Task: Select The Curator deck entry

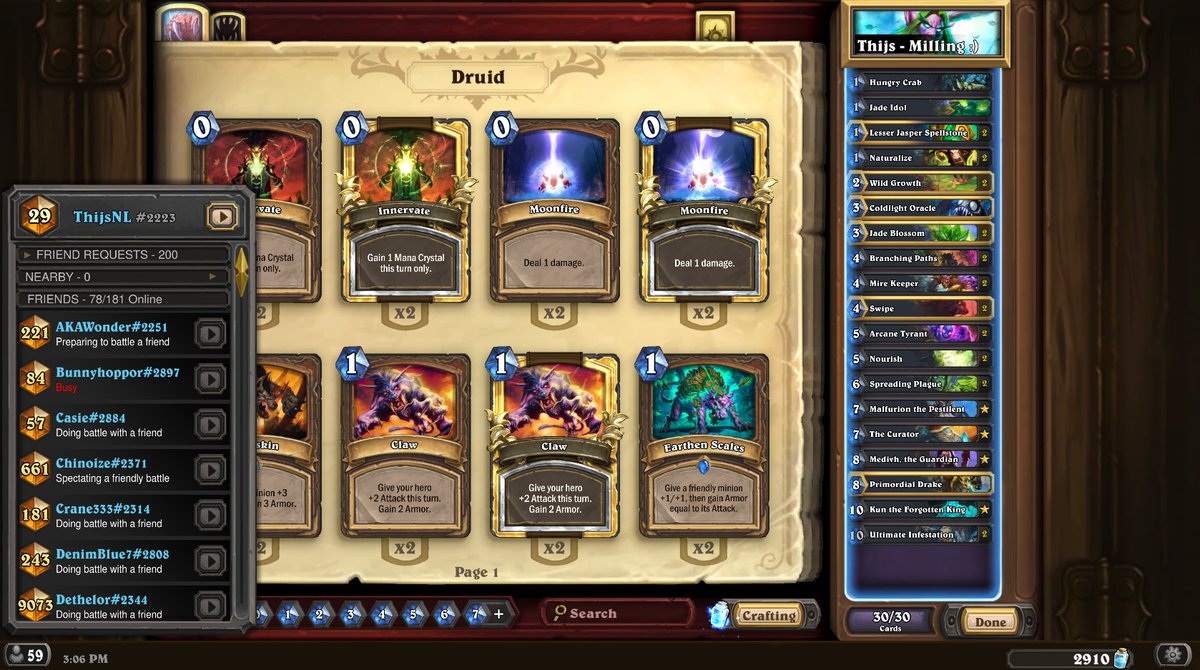Action: 919,434
